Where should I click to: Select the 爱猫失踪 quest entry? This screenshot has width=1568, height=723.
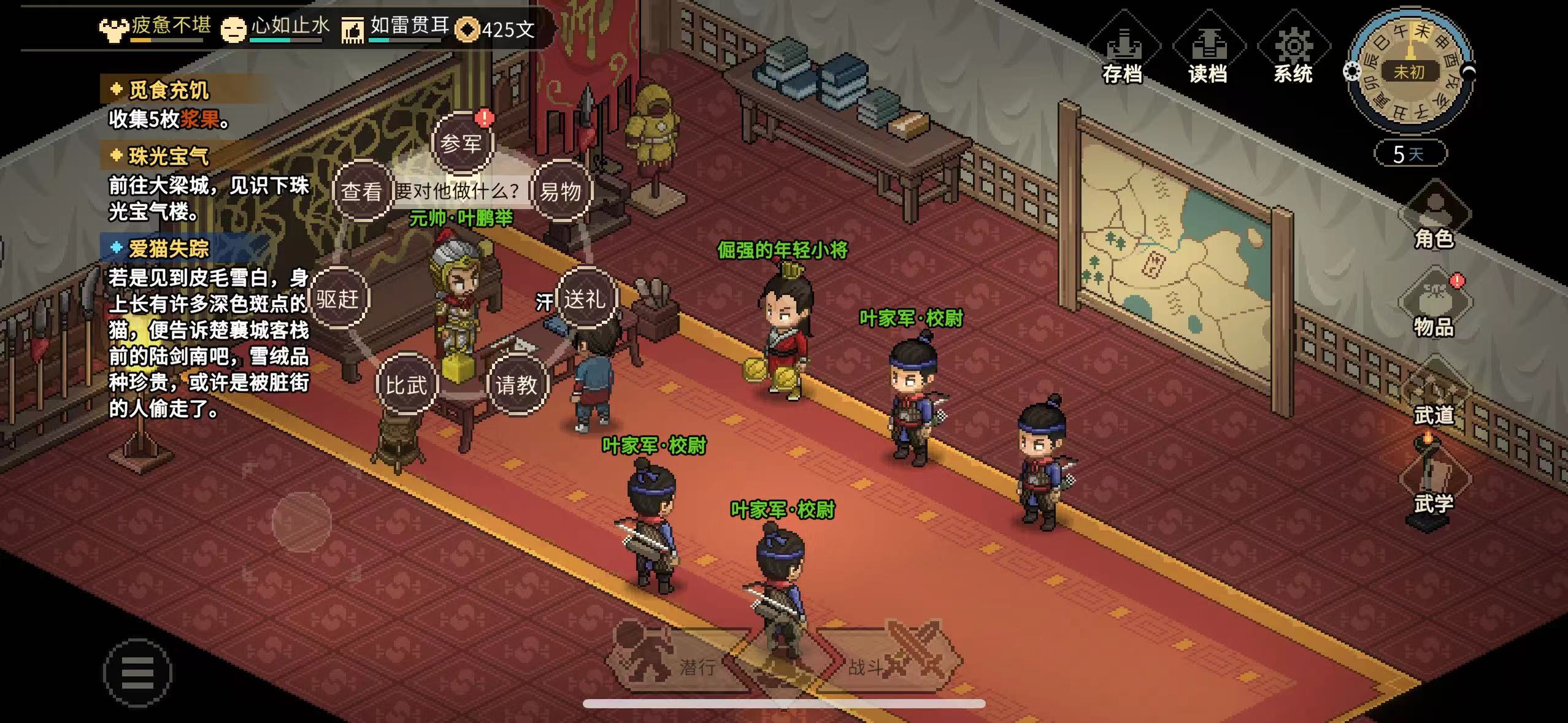point(168,248)
